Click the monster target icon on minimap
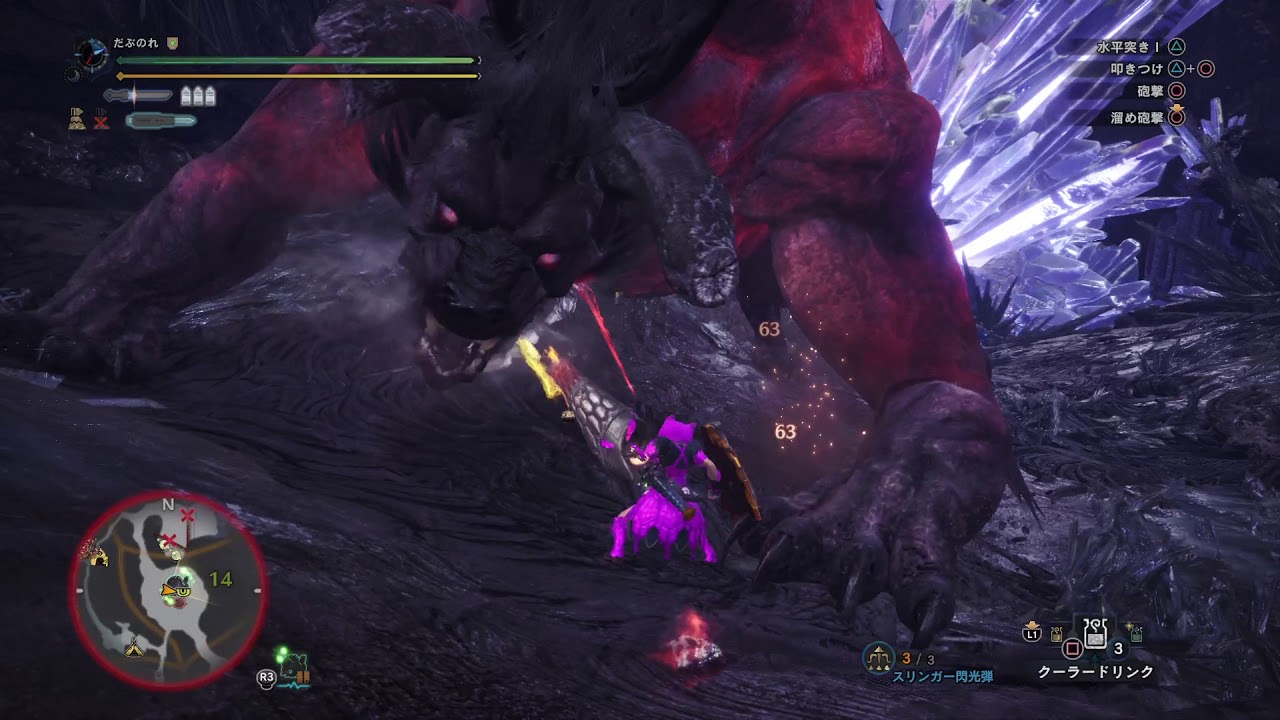 pos(180,586)
